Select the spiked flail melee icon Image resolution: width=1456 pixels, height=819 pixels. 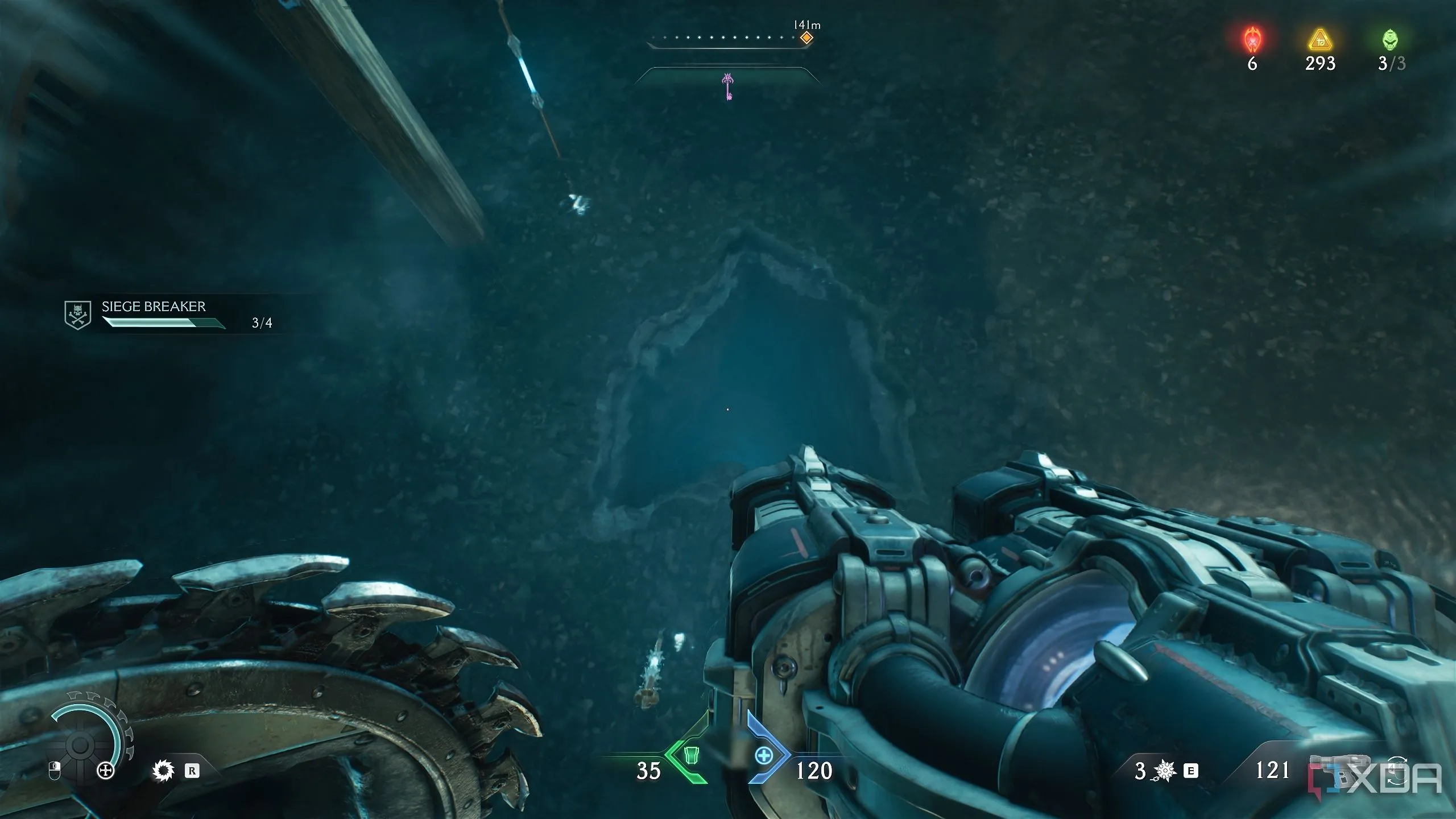1165,771
